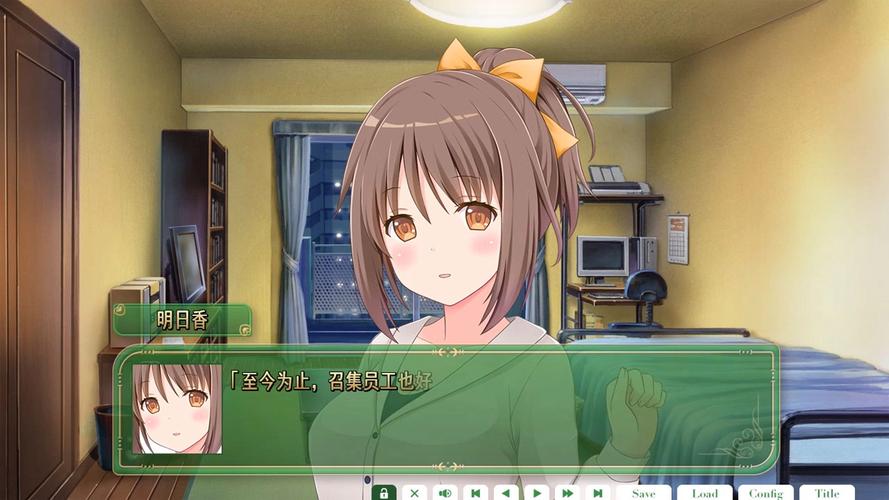889x500 pixels.
Task: Click the speaker voice icon
Action: coord(445,493)
